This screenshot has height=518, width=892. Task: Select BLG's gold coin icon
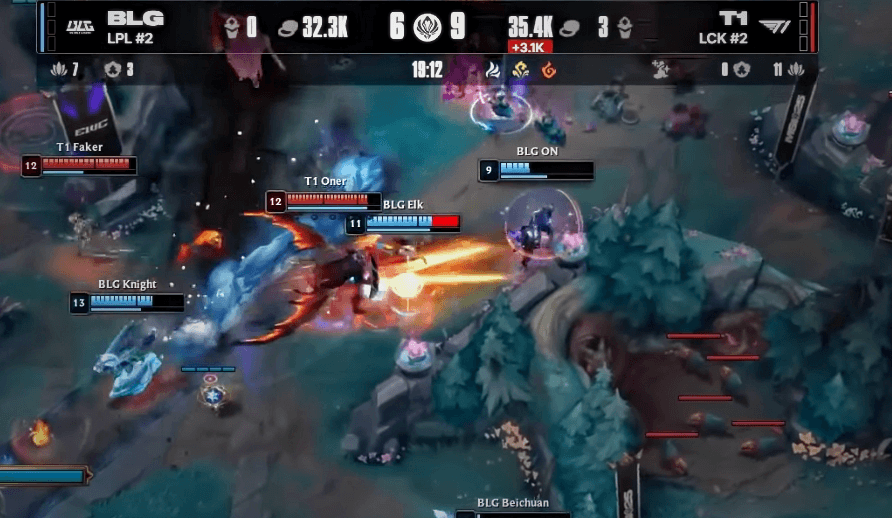point(287,28)
